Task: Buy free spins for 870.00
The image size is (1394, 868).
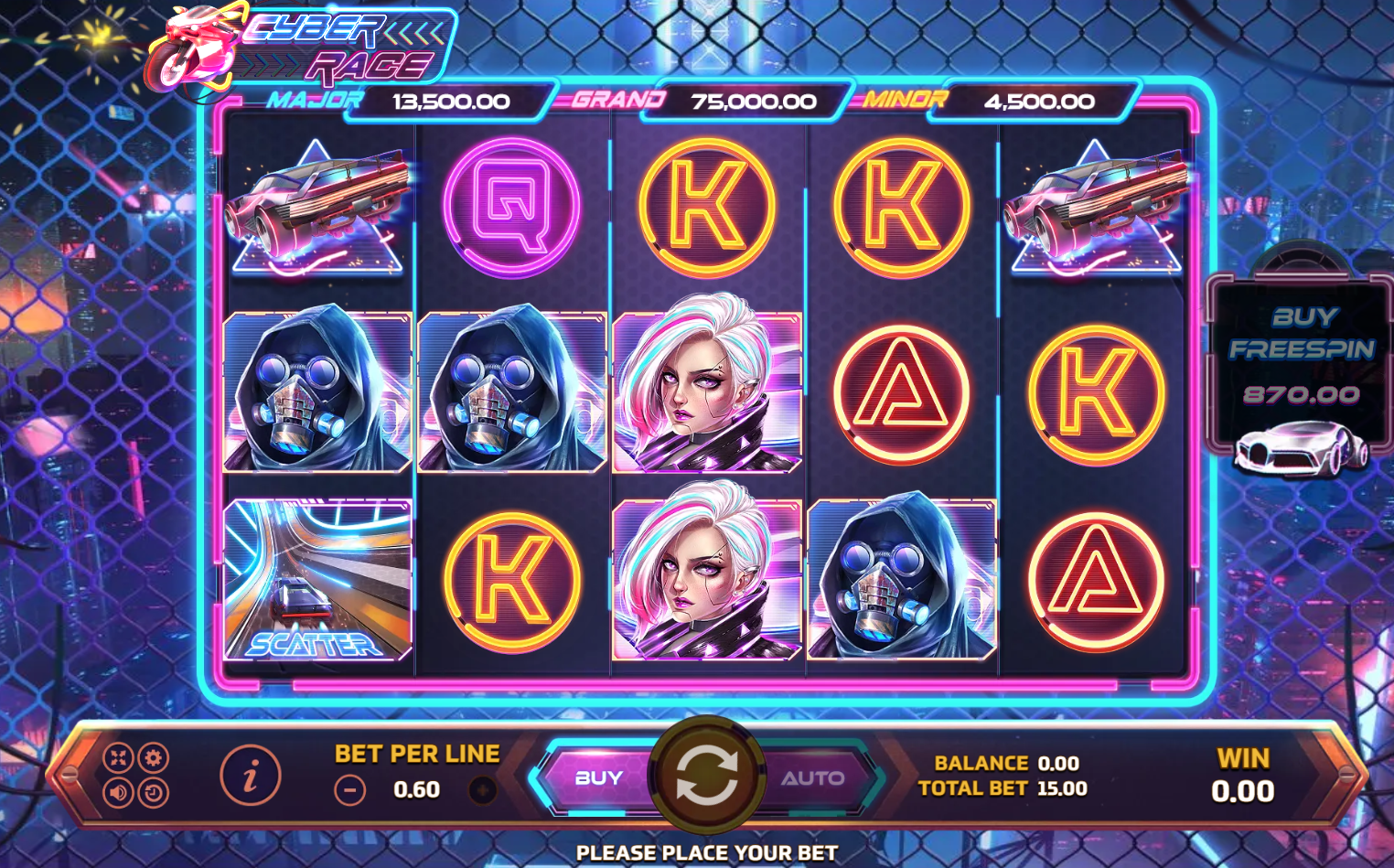Action: (x=1301, y=366)
